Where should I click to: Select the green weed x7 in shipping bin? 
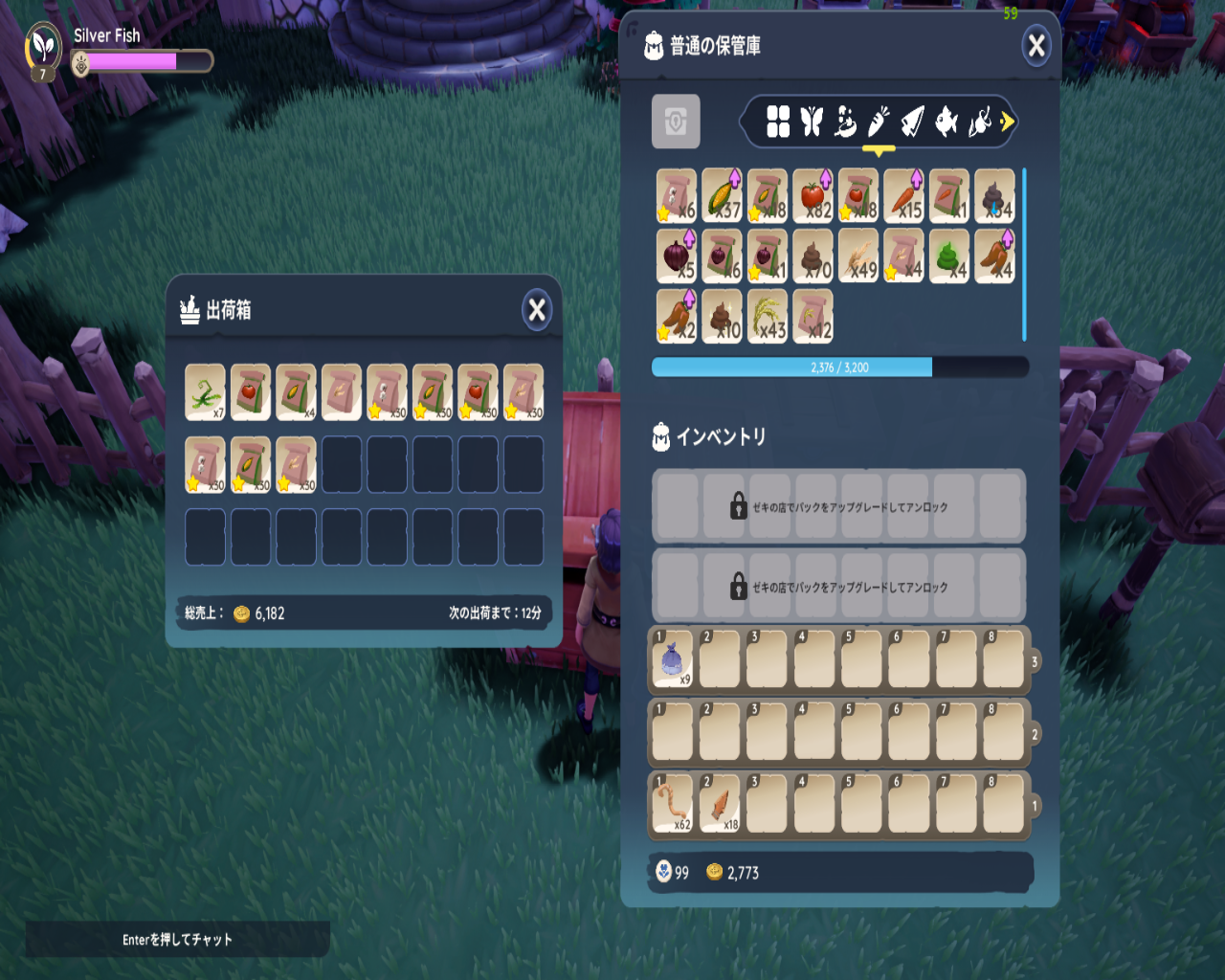click(205, 392)
